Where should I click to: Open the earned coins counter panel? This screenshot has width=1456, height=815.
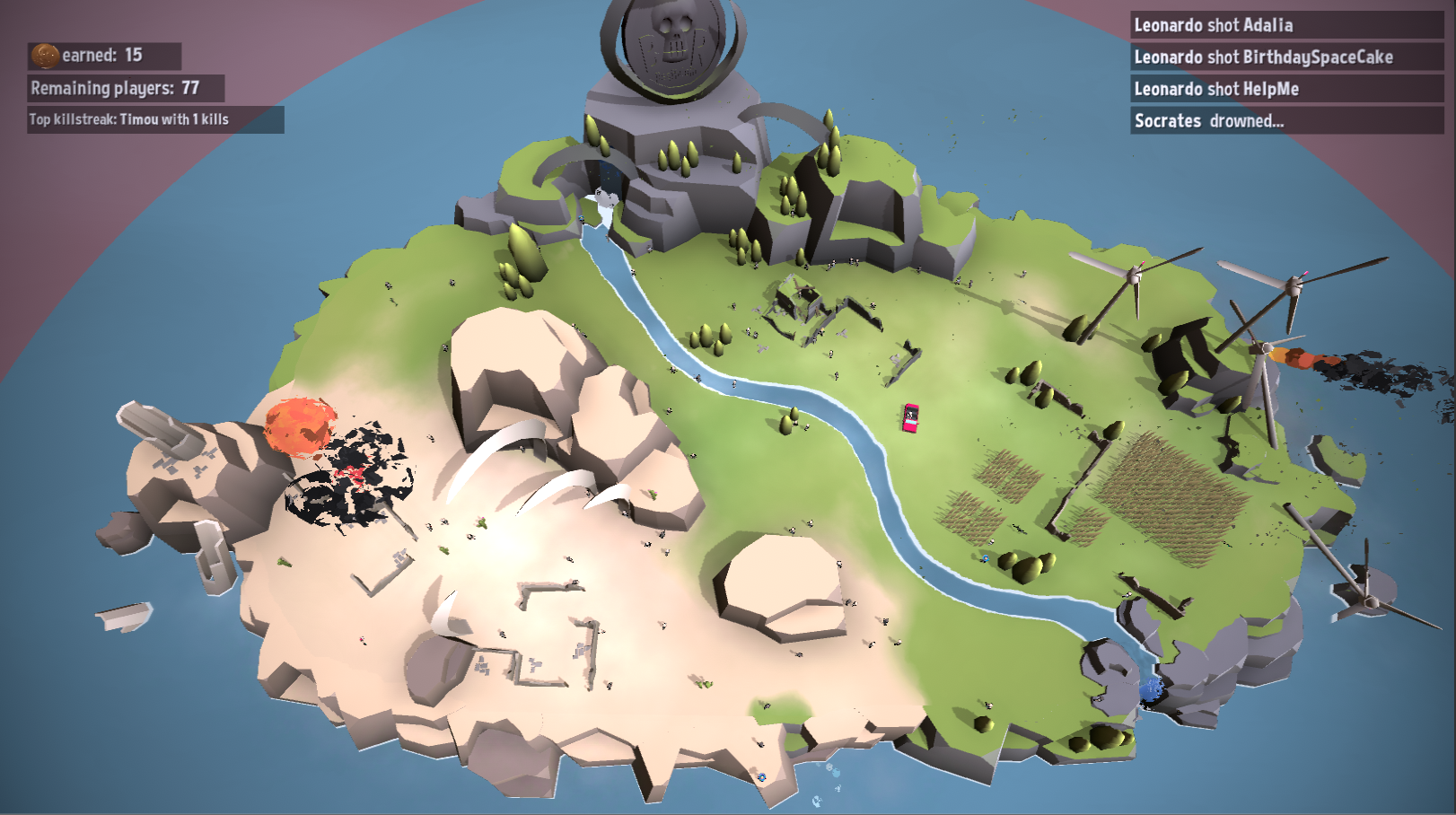103,55
